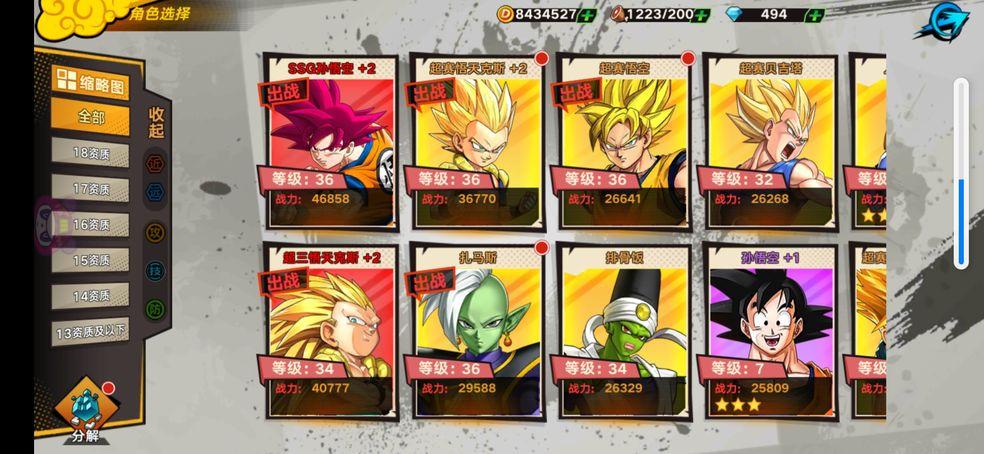Toggle the 缩略图 thumbnail view
Viewport: 984px width, 454px height.
pos(91,84)
